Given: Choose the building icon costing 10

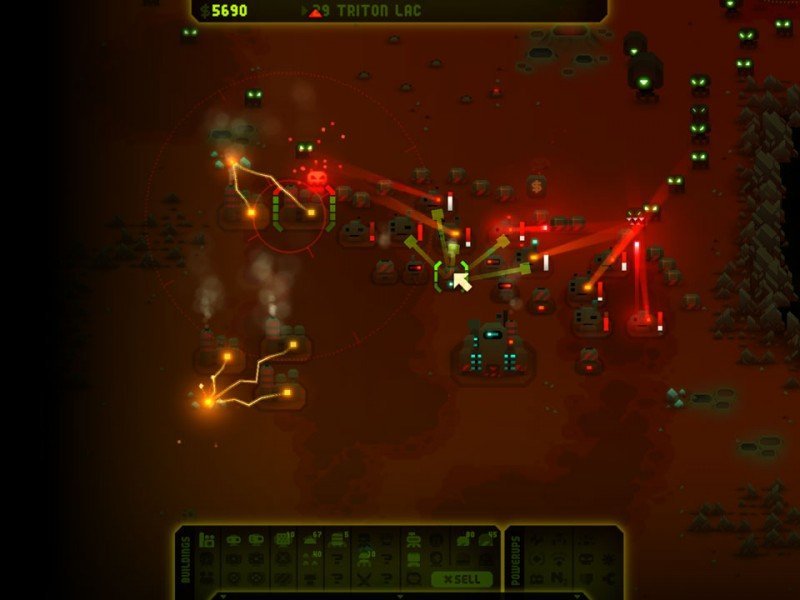Looking at the screenshot, I should pyautogui.click(x=284, y=540).
